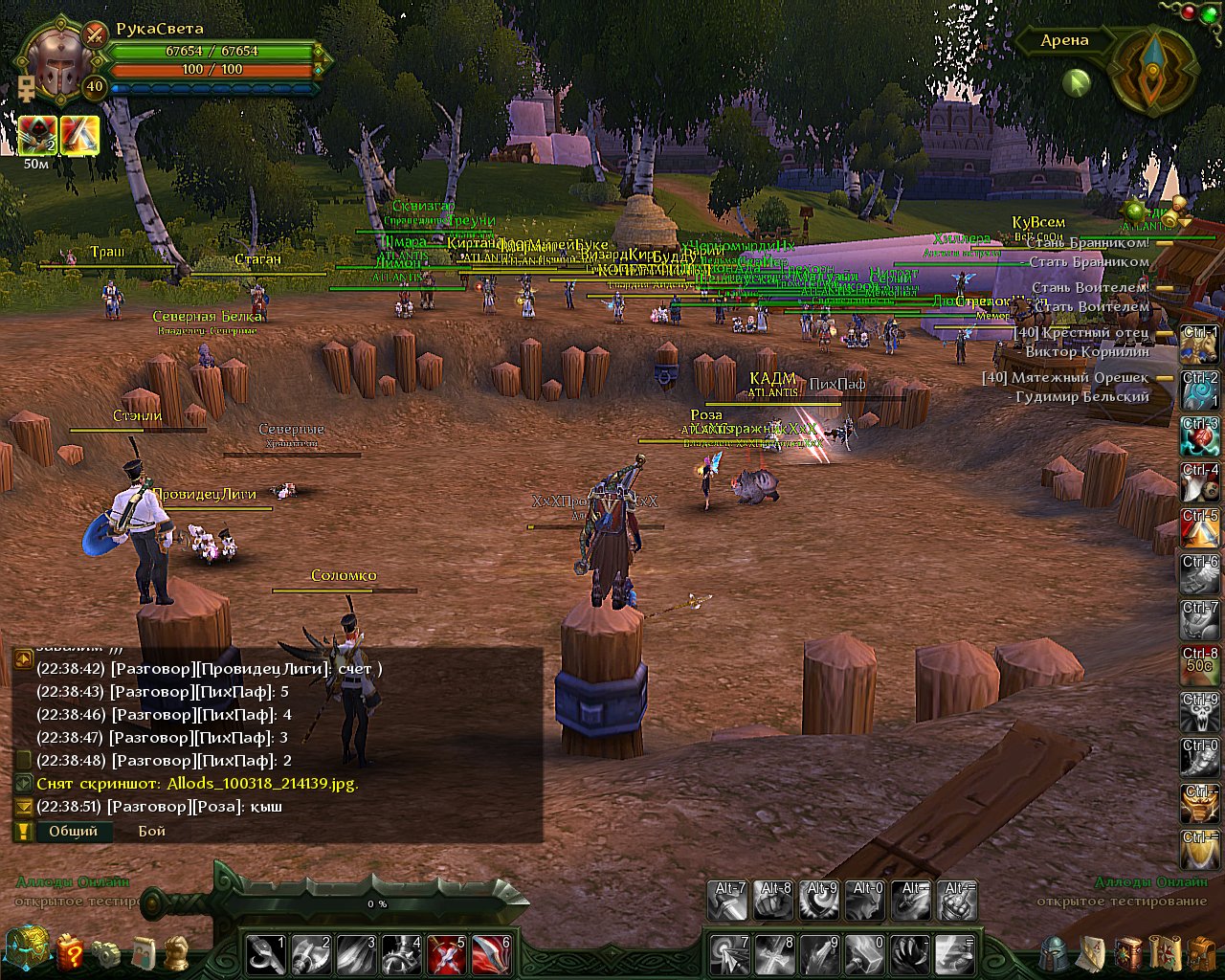Open the backpack inventory icon
The height and width of the screenshot is (980, 1225).
(x=1201, y=953)
